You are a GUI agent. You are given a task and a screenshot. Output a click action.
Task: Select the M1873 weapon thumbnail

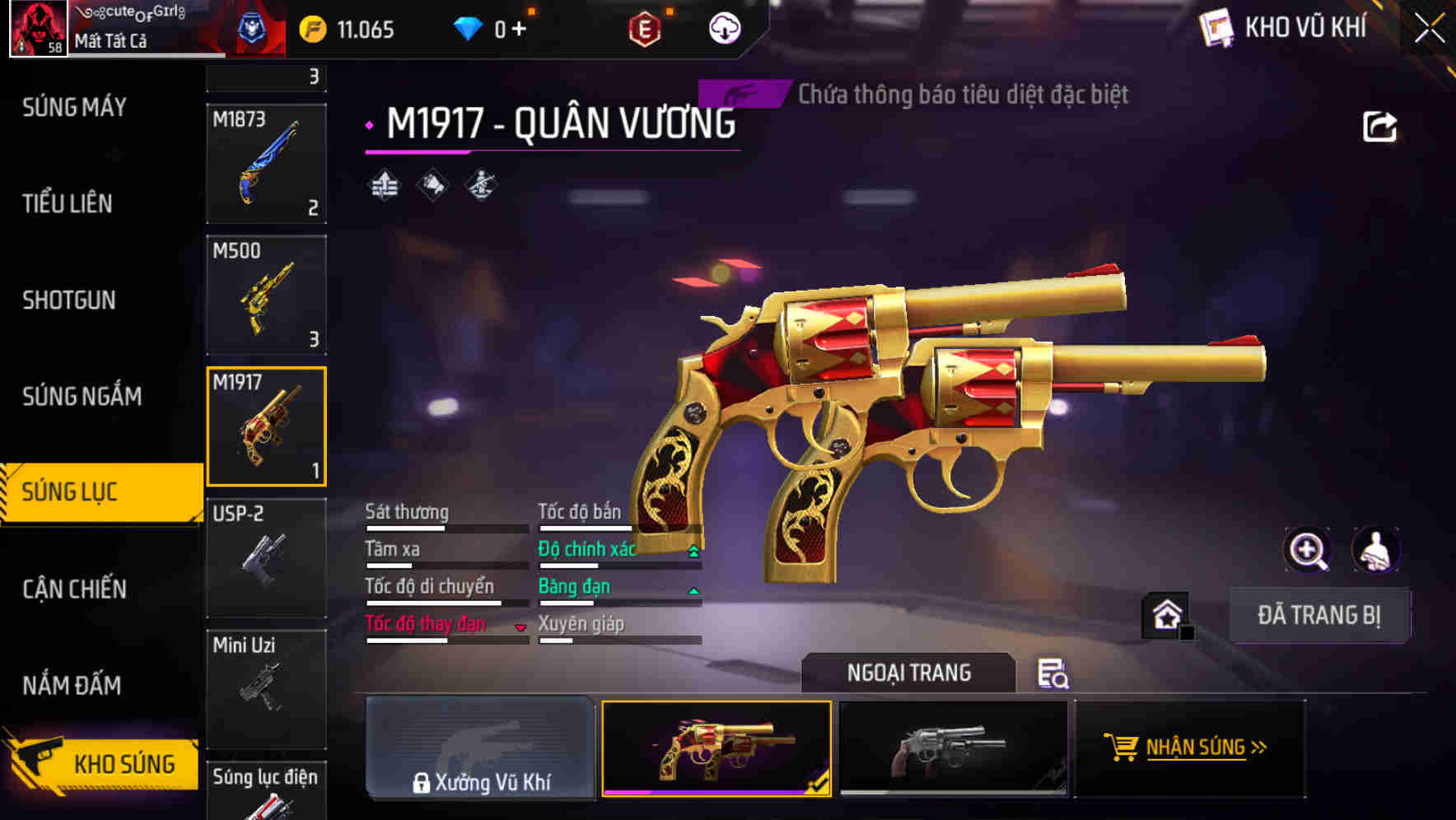(266, 165)
